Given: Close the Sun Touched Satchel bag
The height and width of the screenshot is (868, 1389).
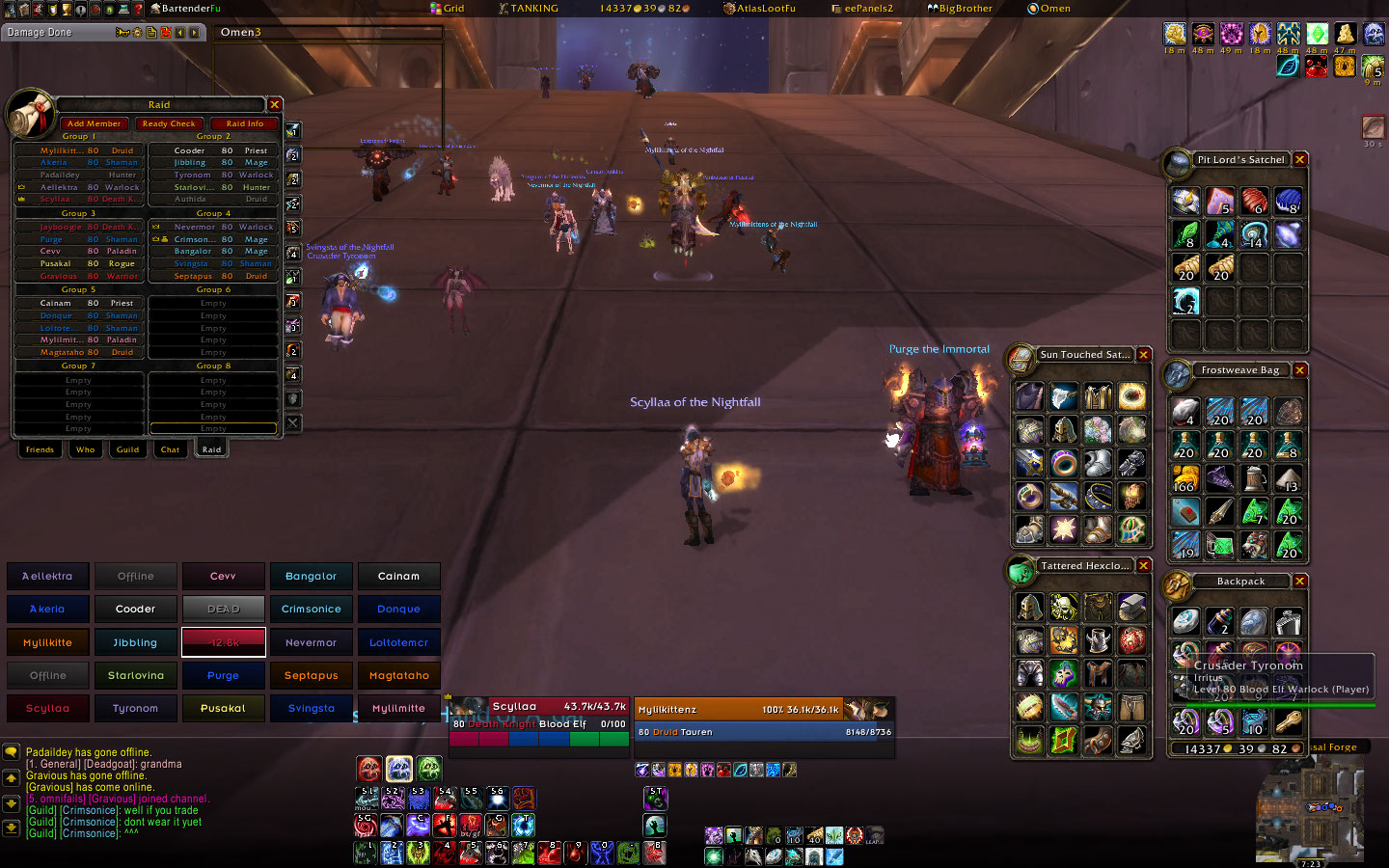Looking at the screenshot, I should (1144, 355).
